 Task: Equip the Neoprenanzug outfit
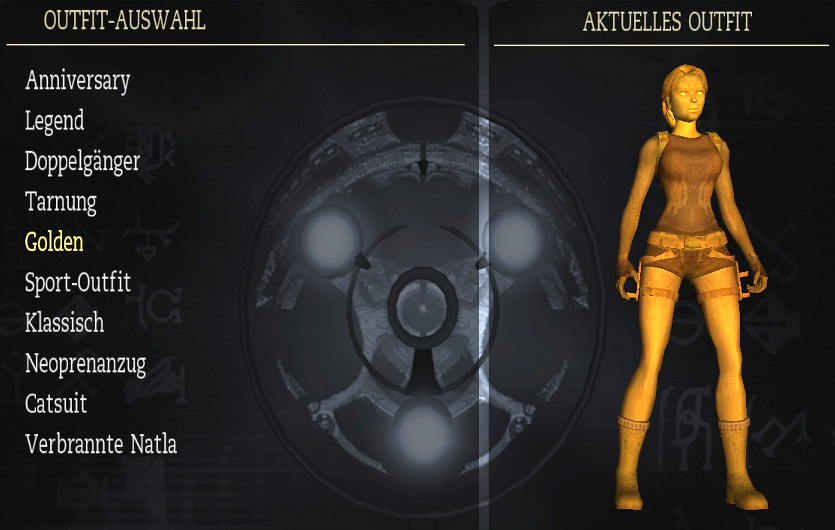85,364
